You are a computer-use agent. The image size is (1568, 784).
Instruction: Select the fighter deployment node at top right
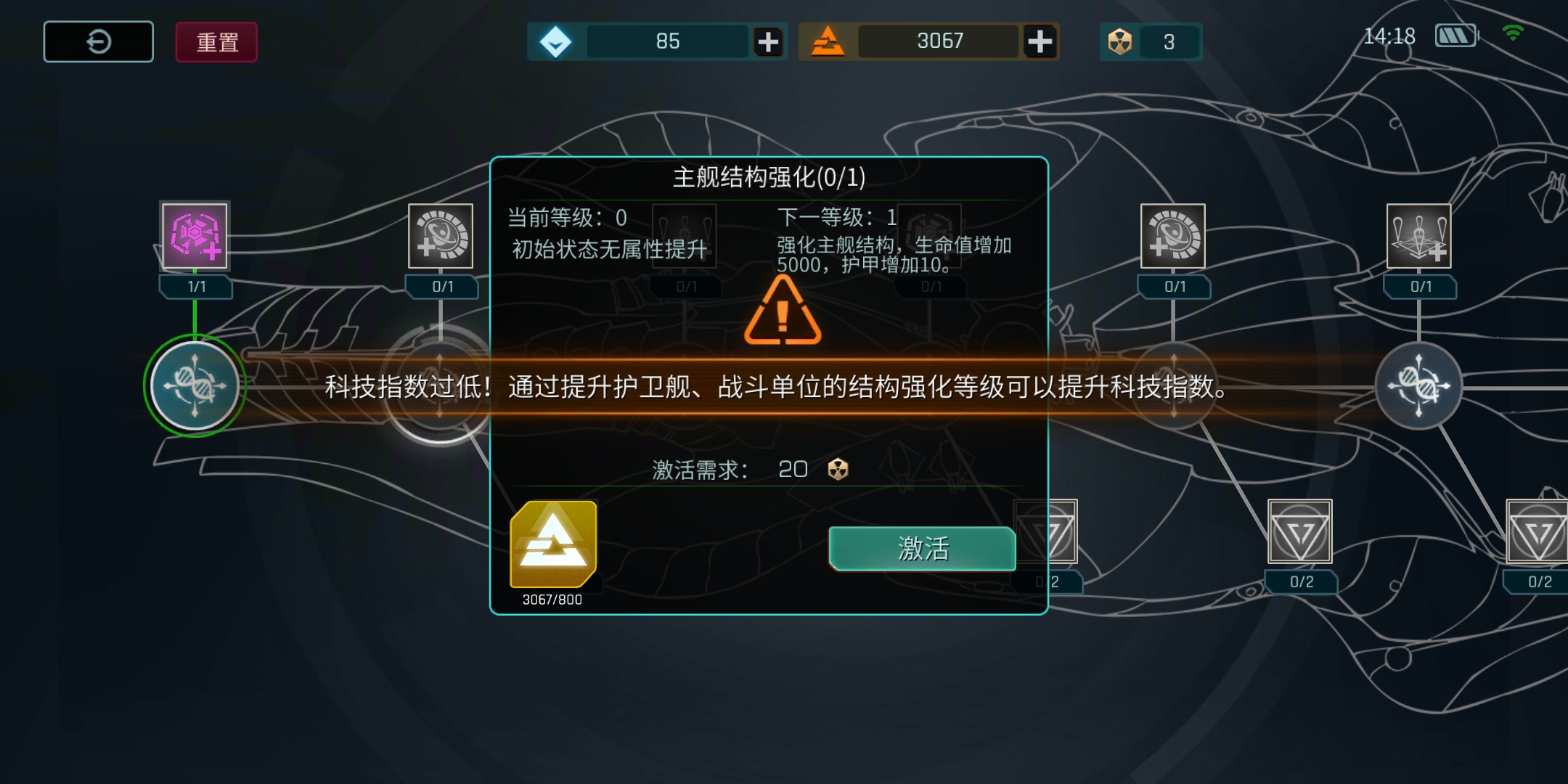point(1419,237)
